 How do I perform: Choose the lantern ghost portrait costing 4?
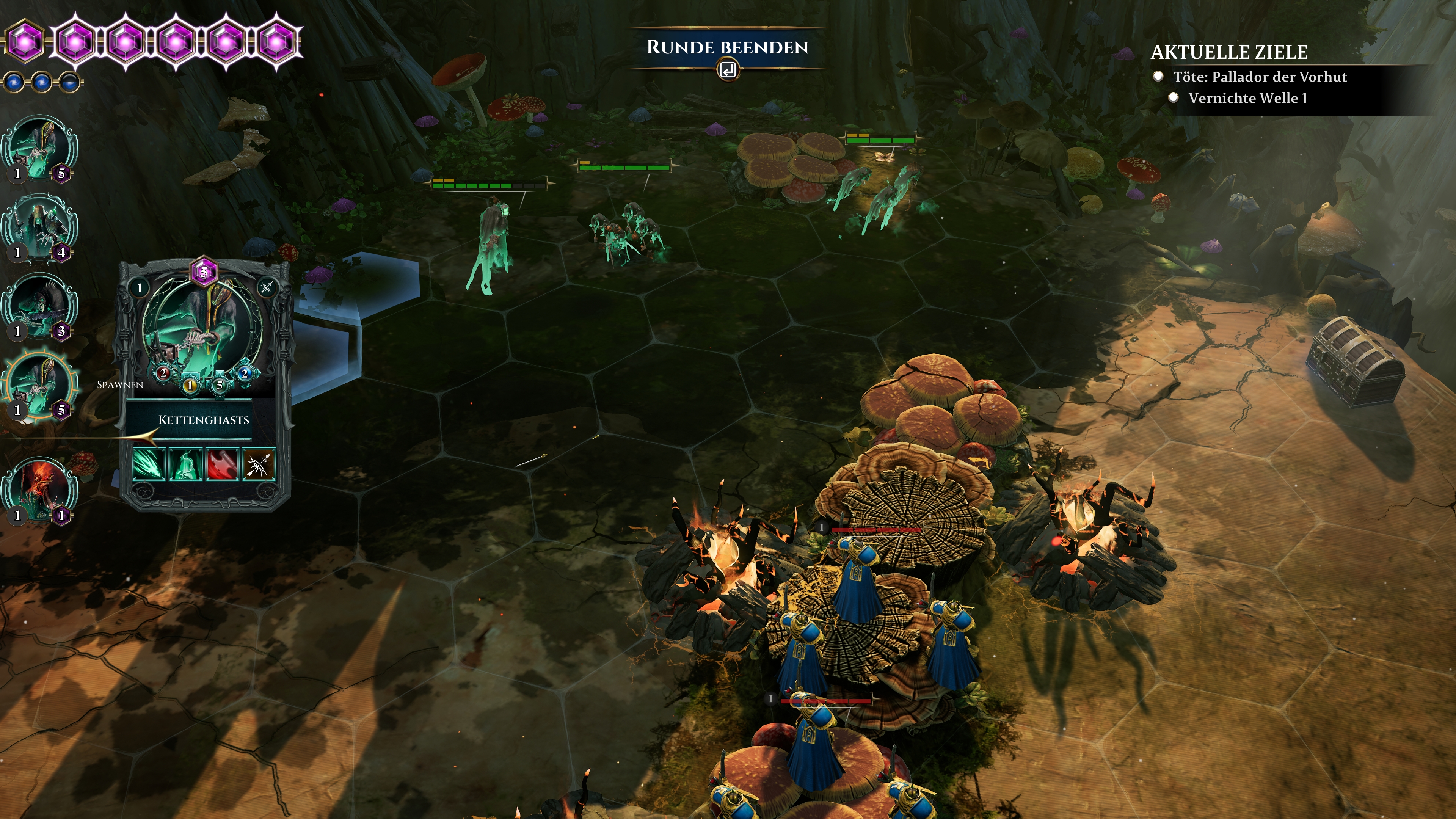[x=39, y=227]
